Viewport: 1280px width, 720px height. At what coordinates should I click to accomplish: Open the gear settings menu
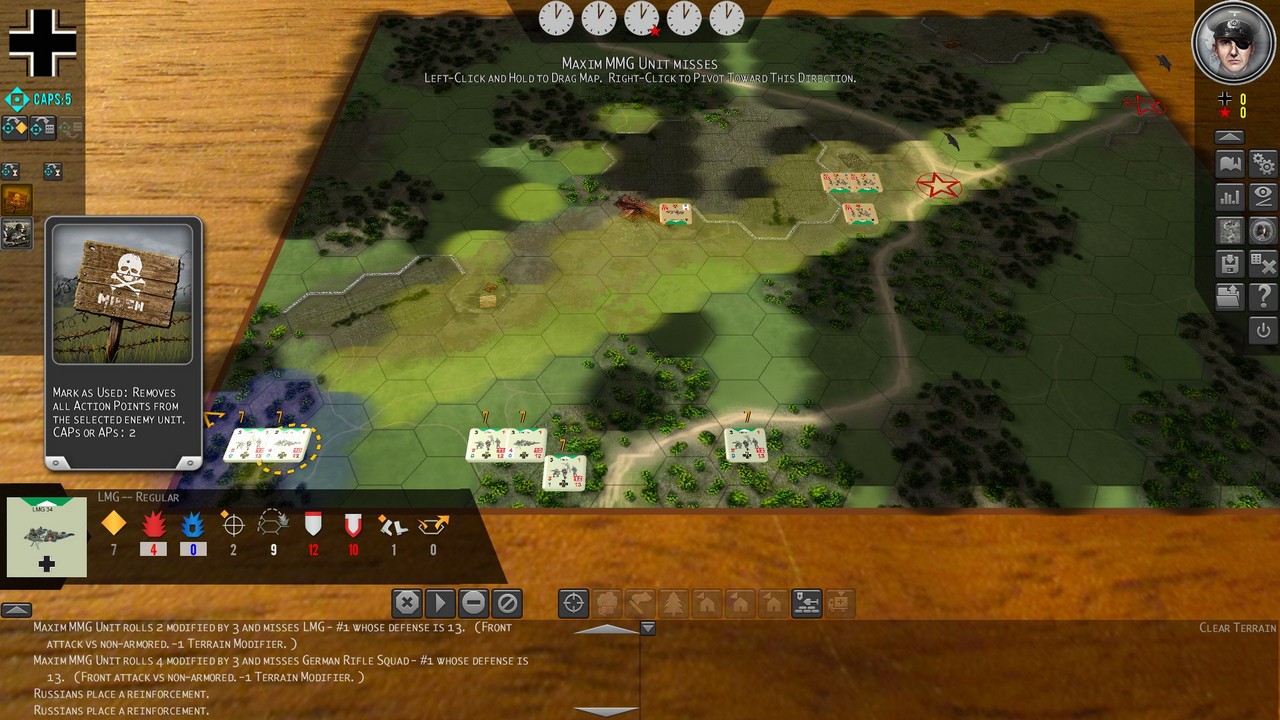click(1264, 164)
